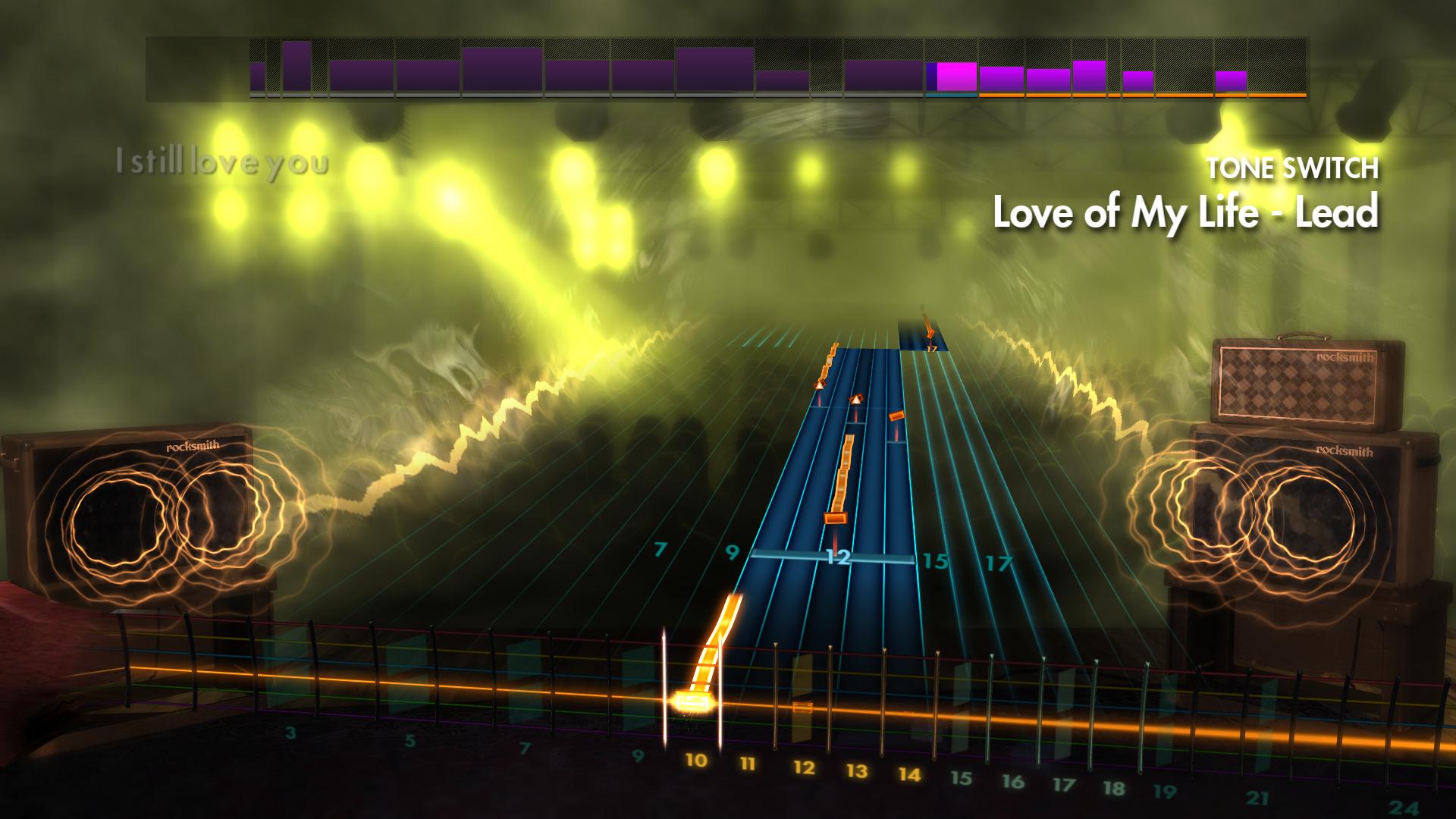
Task: Toggle the fret 12 marker on the highway
Action: (x=838, y=557)
